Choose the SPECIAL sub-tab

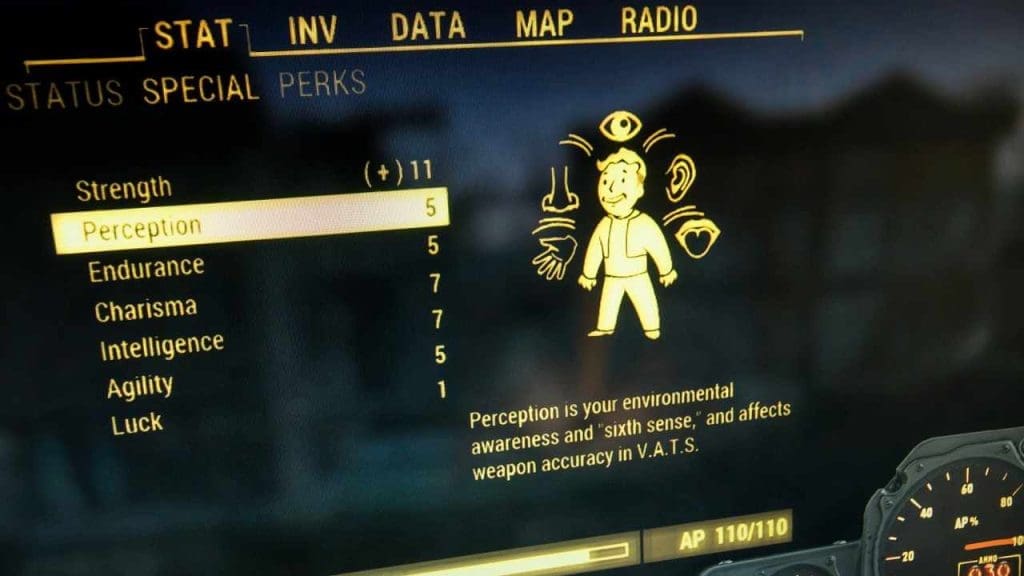pos(200,90)
